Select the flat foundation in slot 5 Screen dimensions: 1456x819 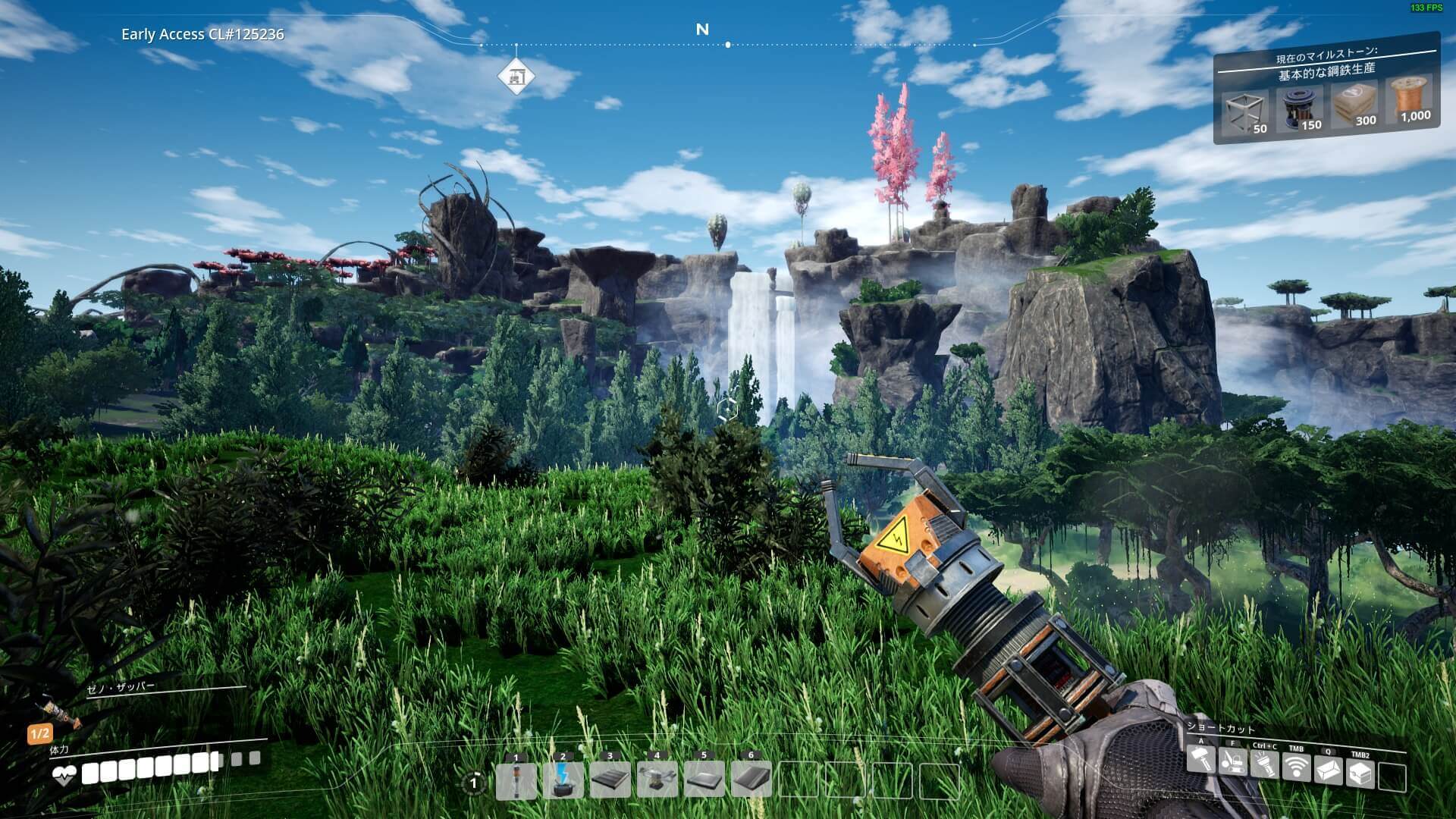click(x=704, y=781)
